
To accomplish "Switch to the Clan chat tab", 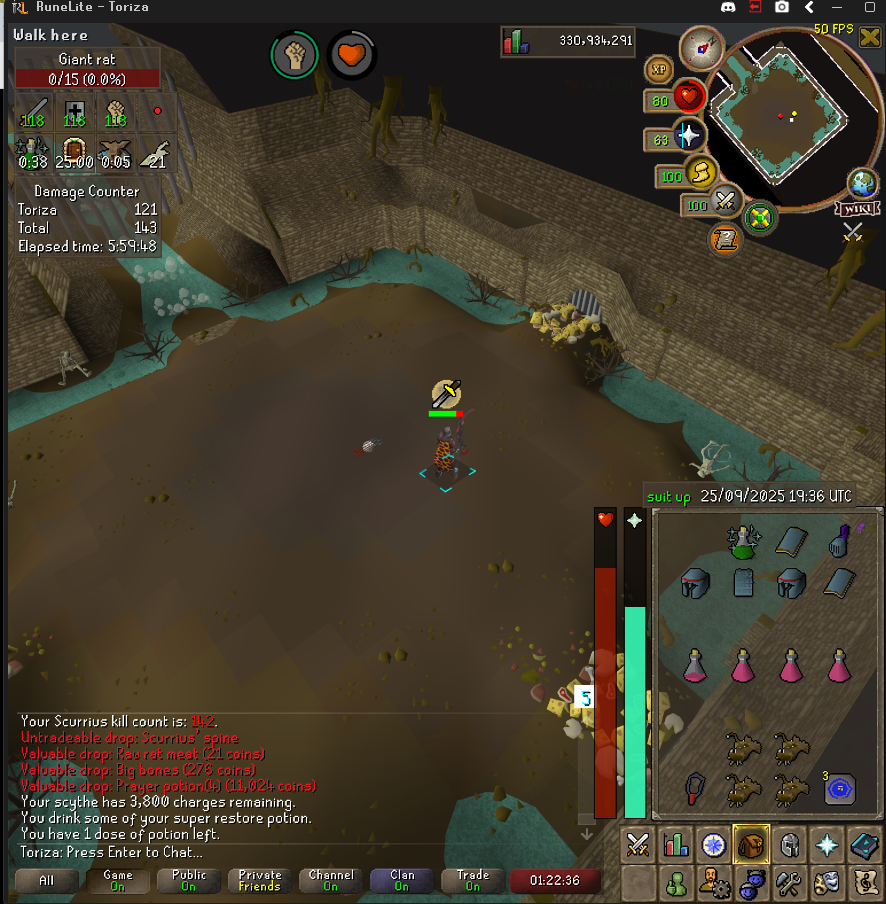I will (x=401, y=881).
